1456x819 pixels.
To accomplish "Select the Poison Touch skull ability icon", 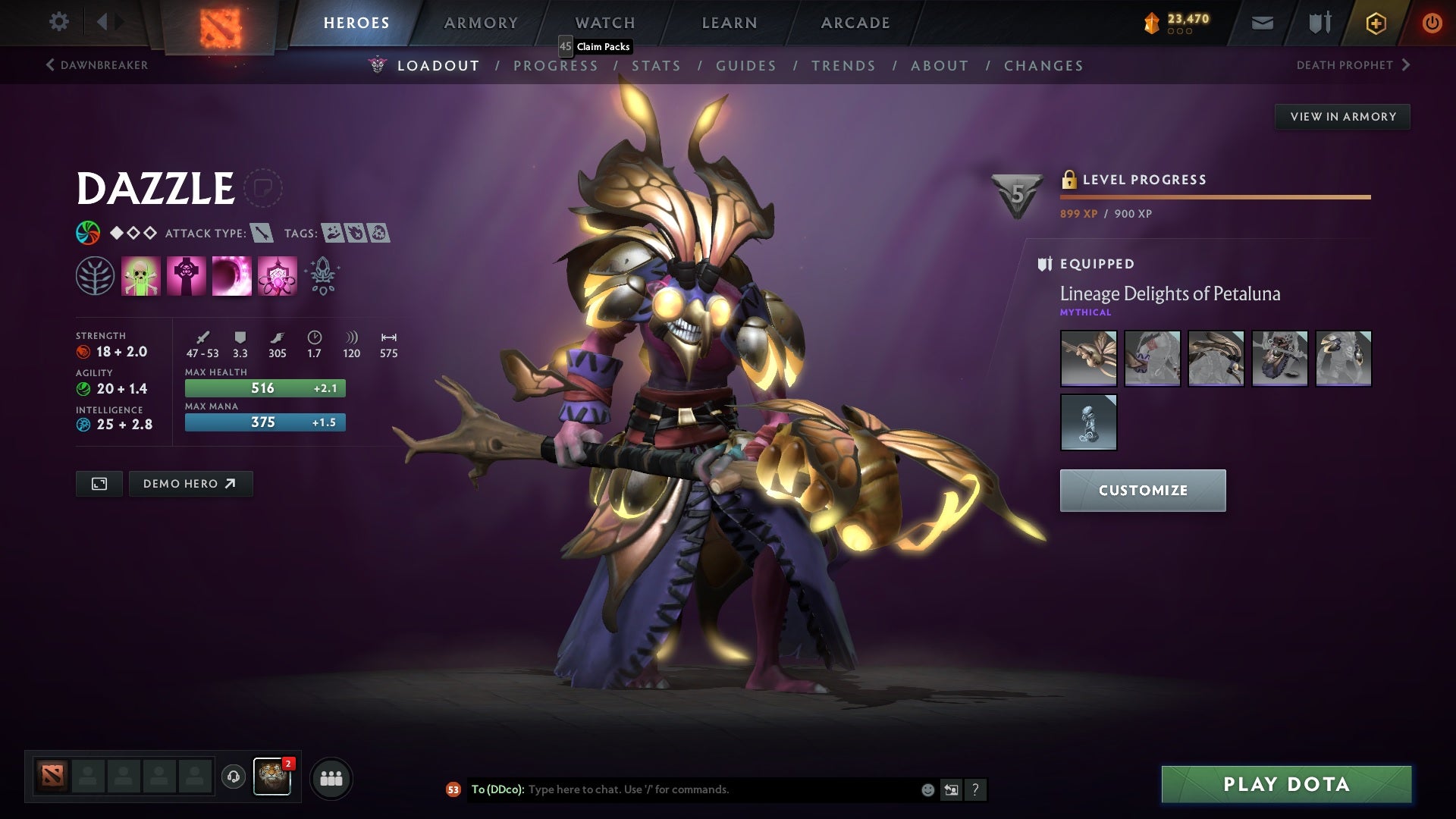I will point(140,275).
